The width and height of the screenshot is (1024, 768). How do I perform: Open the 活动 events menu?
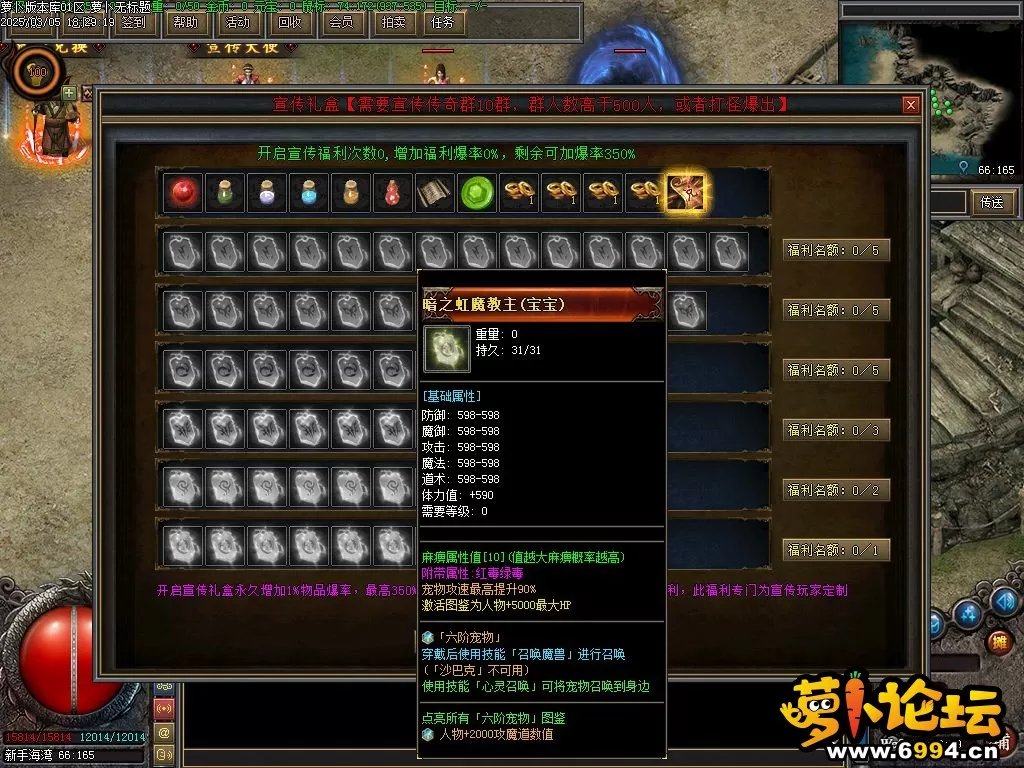tap(238, 22)
